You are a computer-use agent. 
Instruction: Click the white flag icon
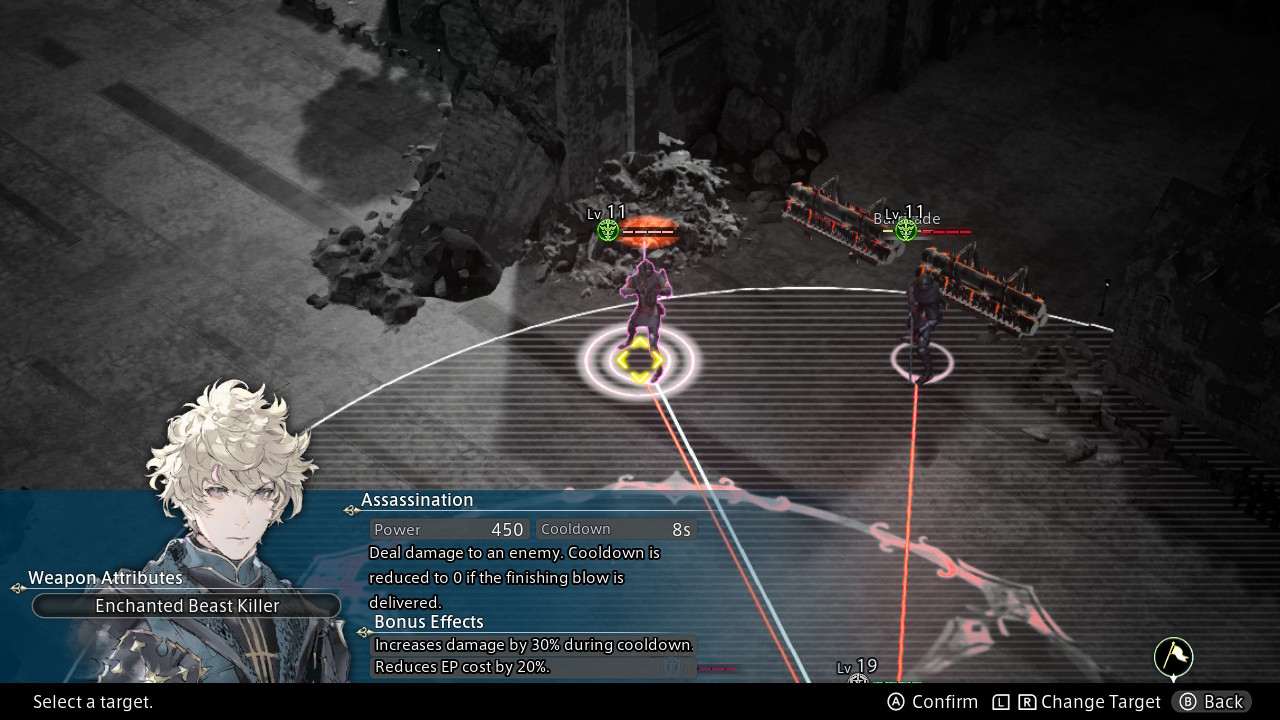1174,657
